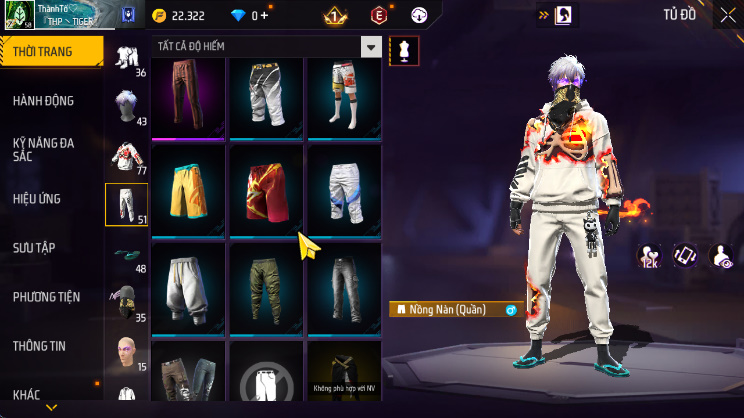Toggle the mannequin preview icon
Screen dimensions: 744x418
(404, 48)
